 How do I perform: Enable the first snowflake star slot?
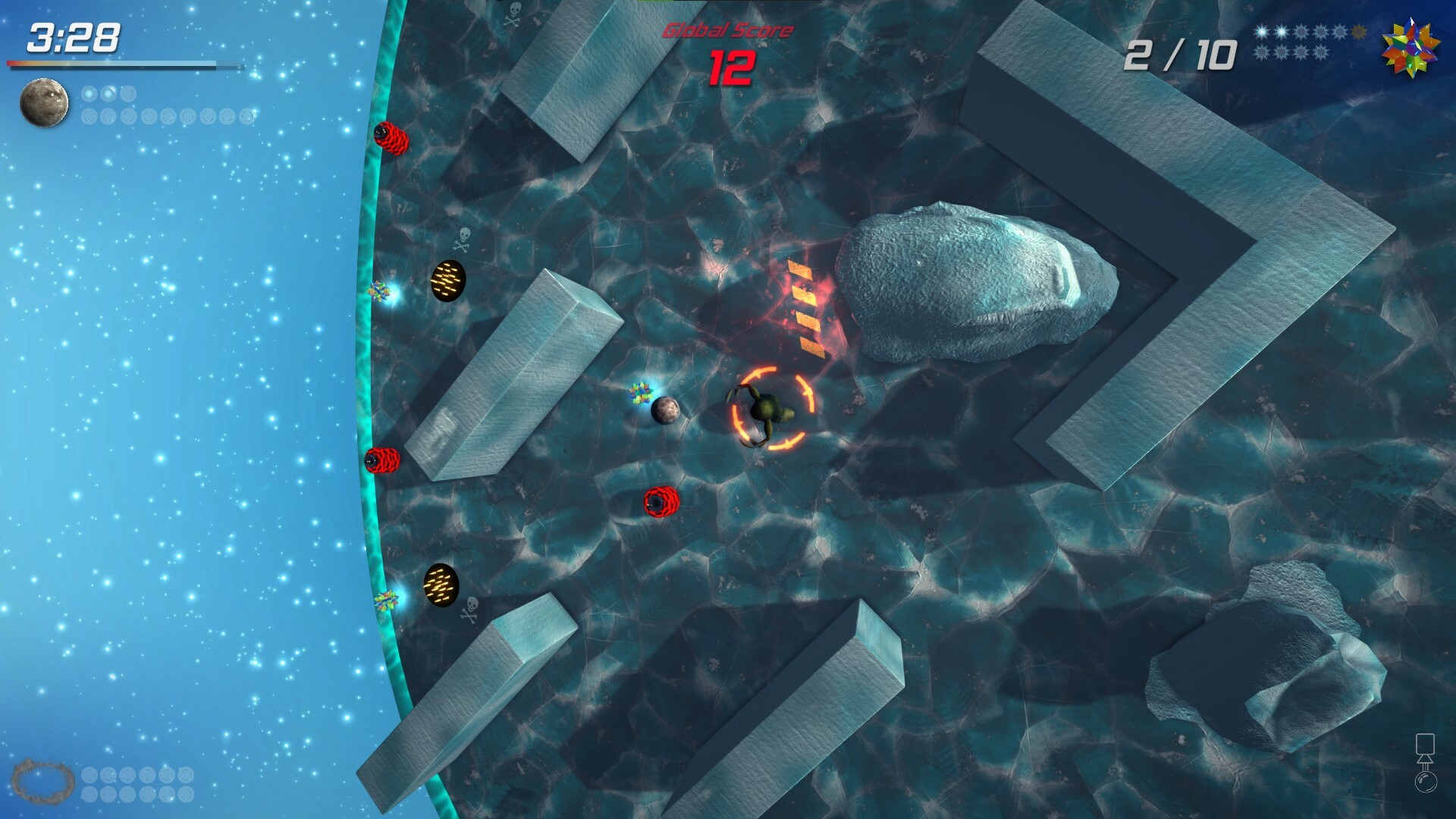click(1261, 32)
